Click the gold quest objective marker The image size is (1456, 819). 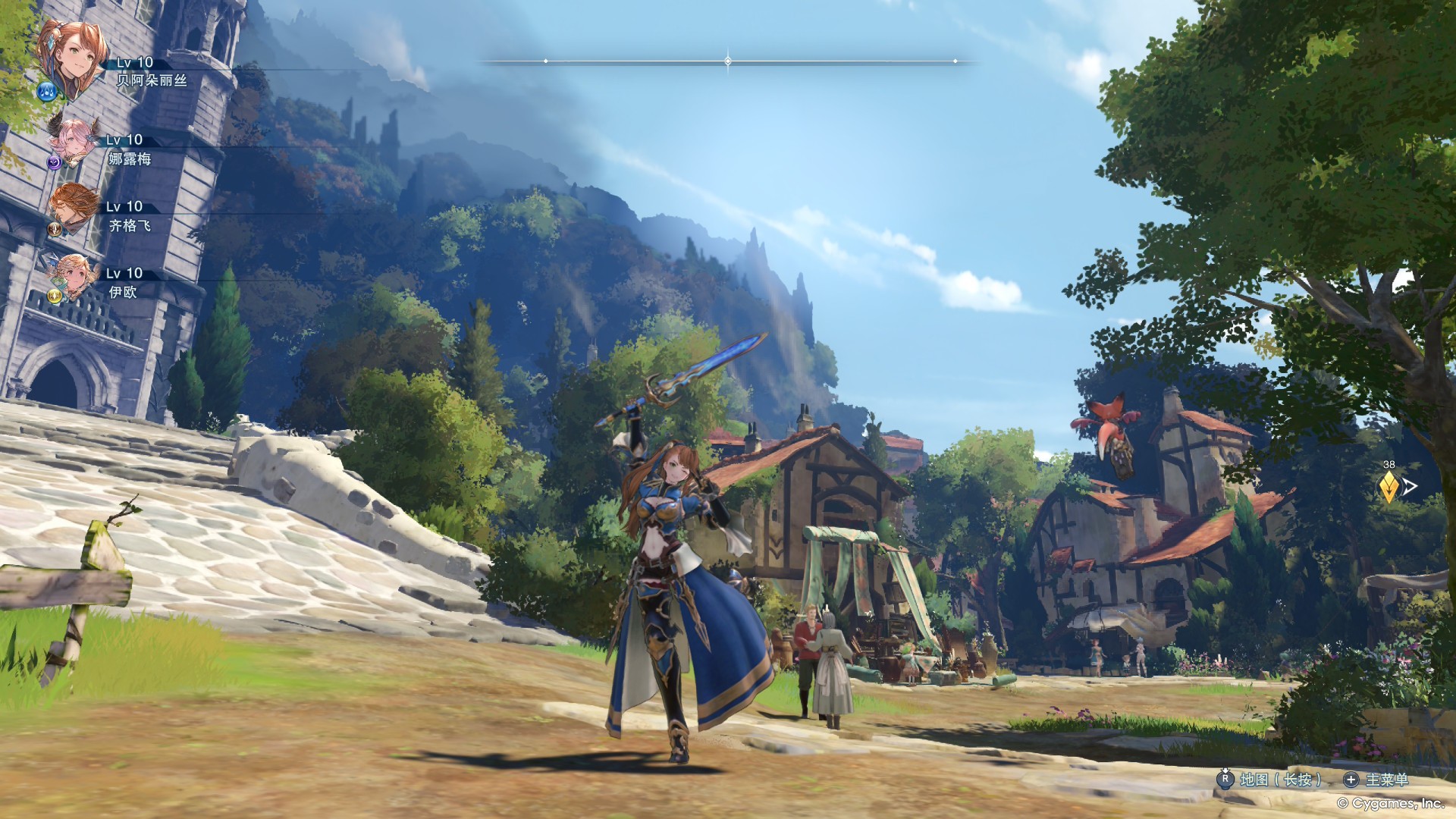coord(1388,487)
